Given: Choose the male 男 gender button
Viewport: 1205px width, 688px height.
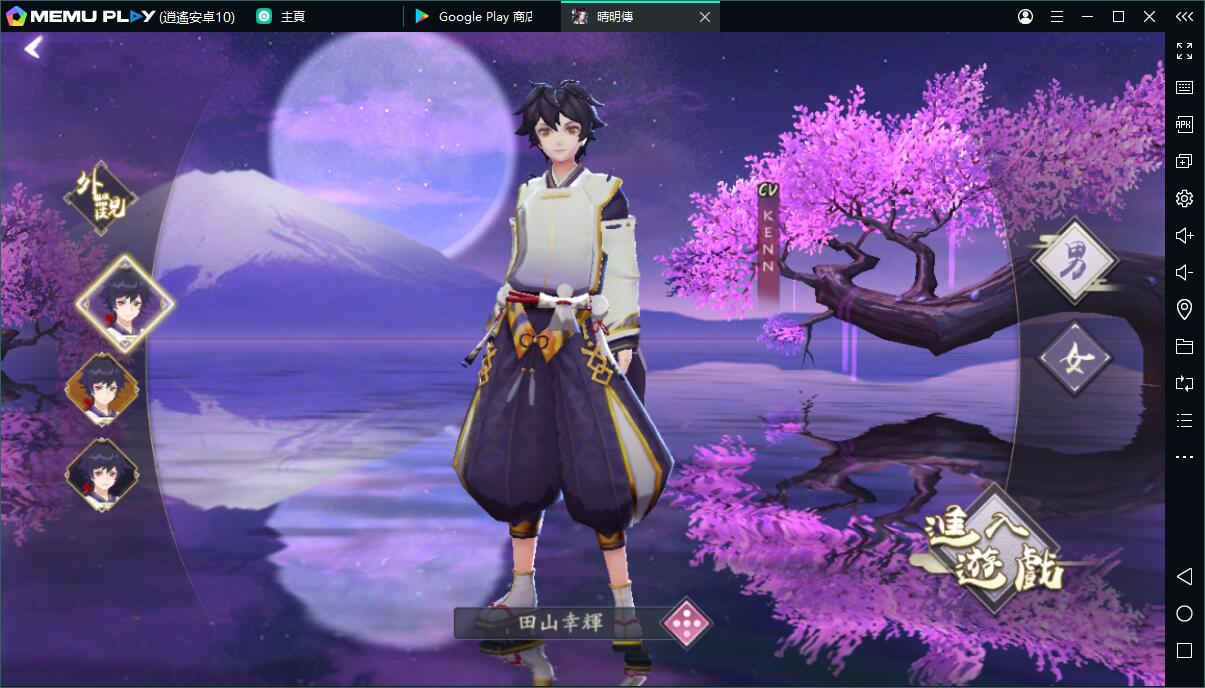Looking at the screenshot, I should 1075,261.
